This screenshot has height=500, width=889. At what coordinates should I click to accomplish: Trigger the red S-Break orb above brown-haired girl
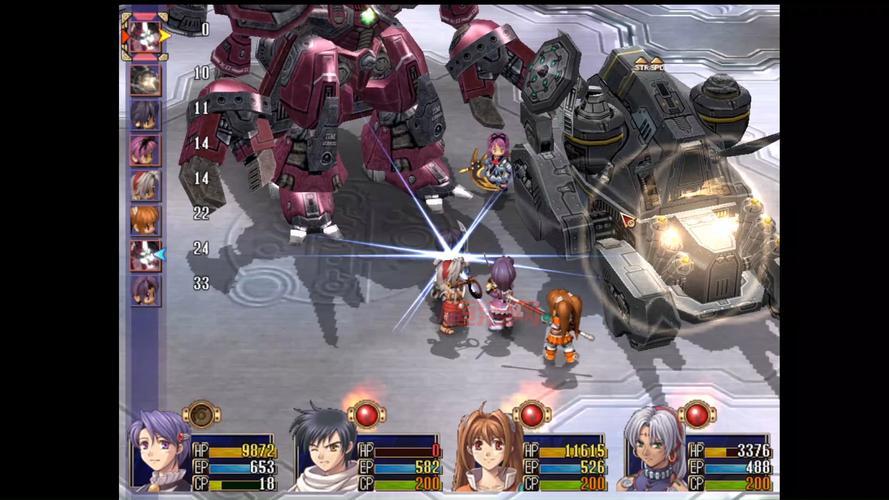(531, 413)
